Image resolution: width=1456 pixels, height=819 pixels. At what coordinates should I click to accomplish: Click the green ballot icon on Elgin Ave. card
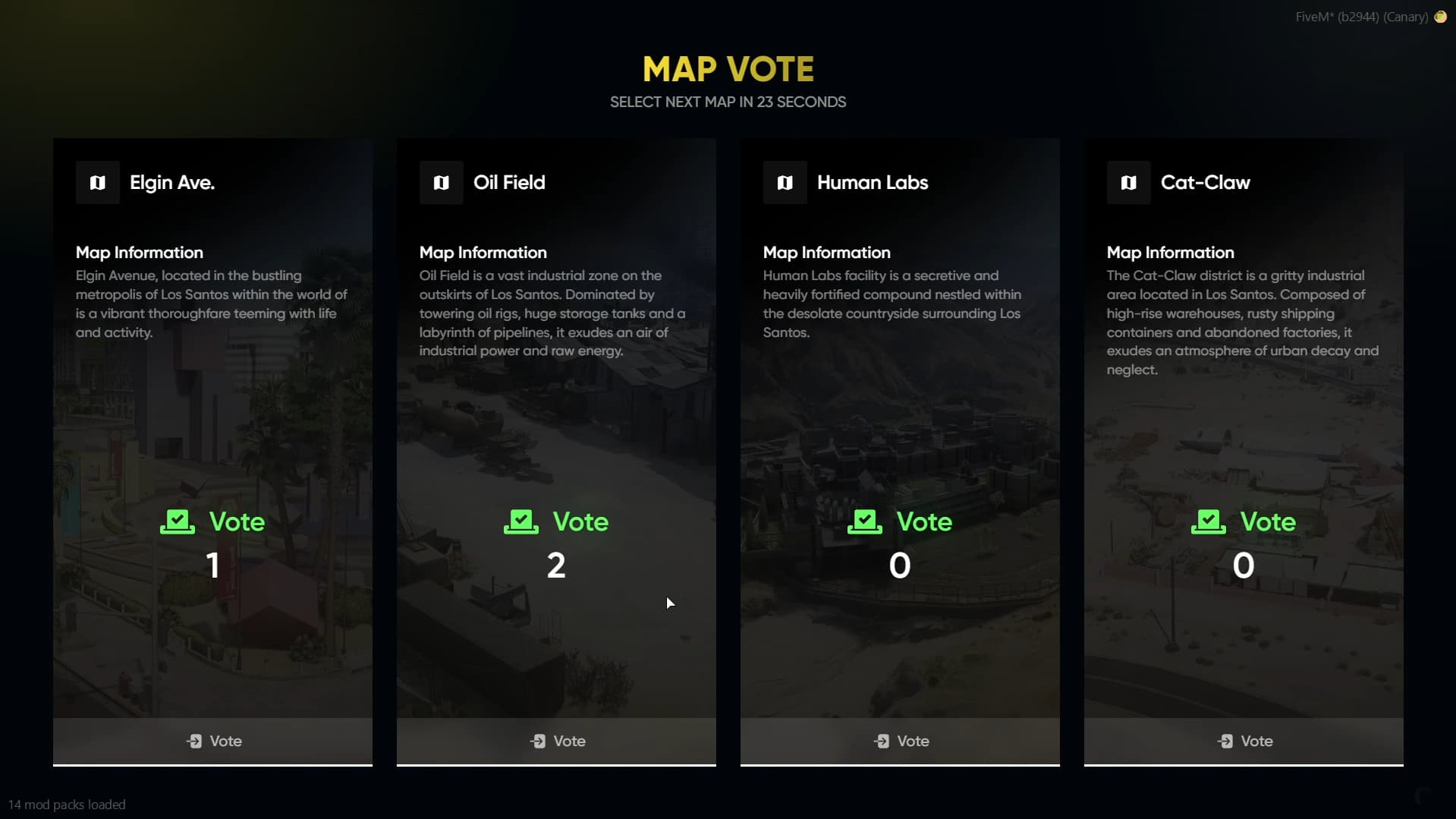pos(176,521)
